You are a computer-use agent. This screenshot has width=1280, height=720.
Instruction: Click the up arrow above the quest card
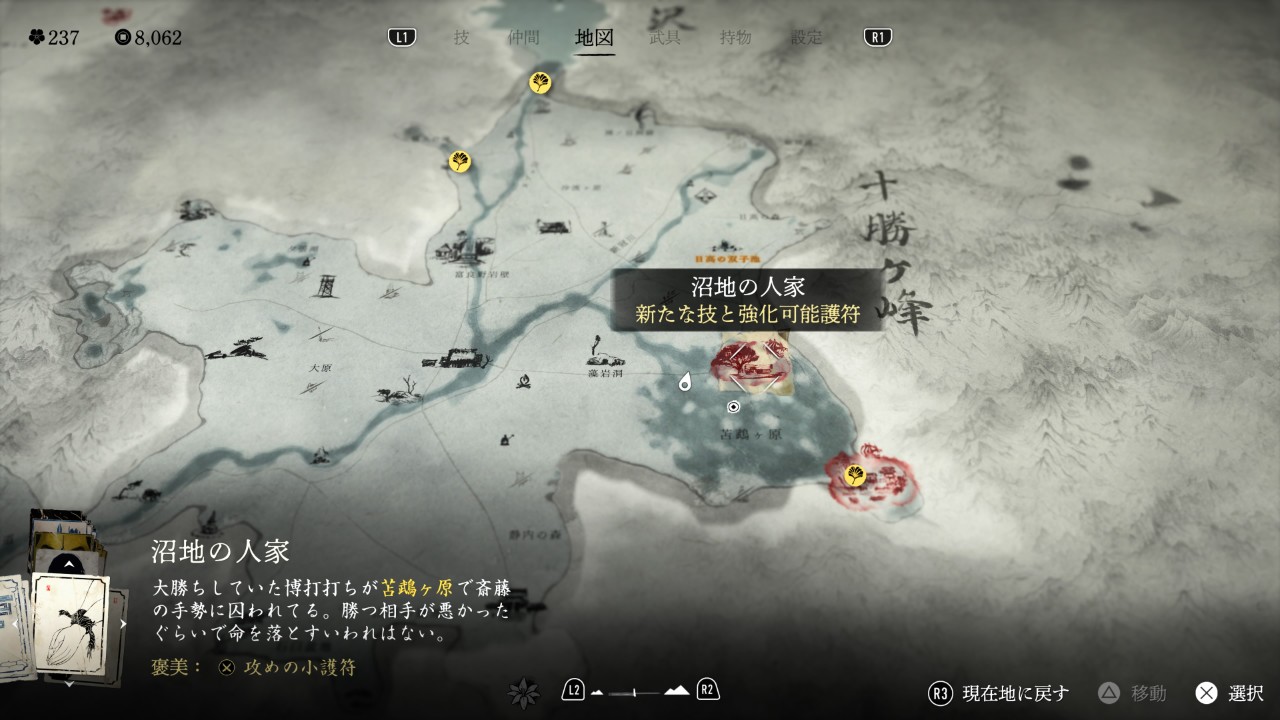click(68, 565)
